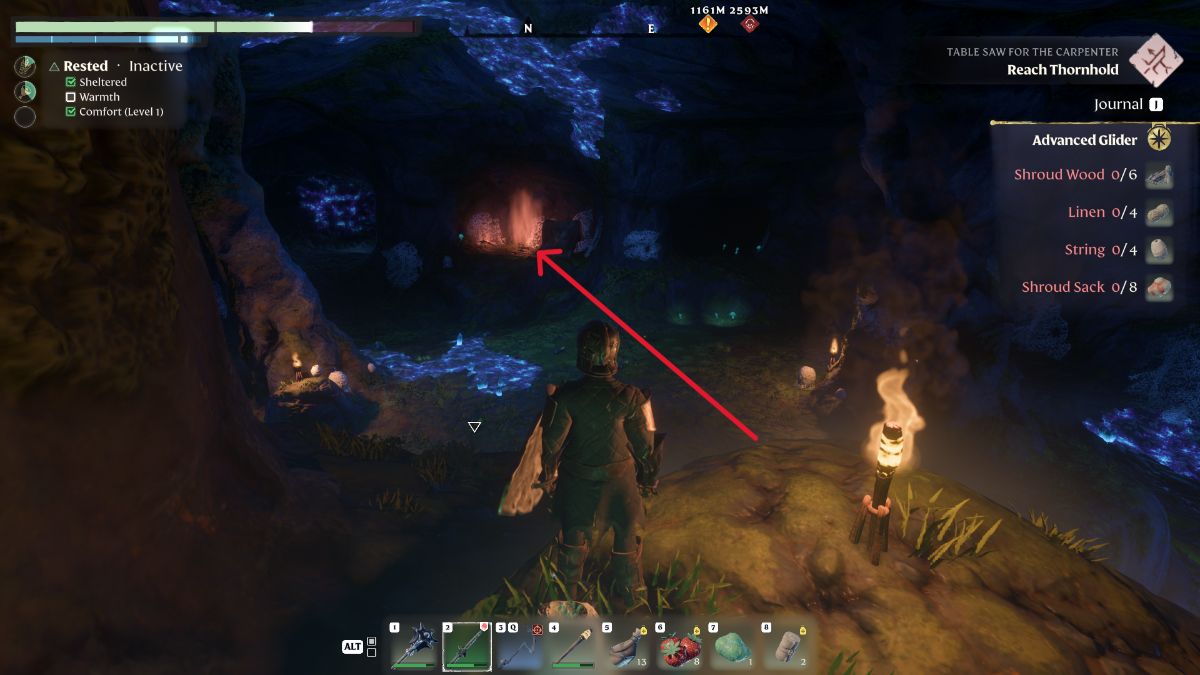Screen dimensions: 1200x675
Task: Use the bandage stack of 13
Action: click(625, 646)
